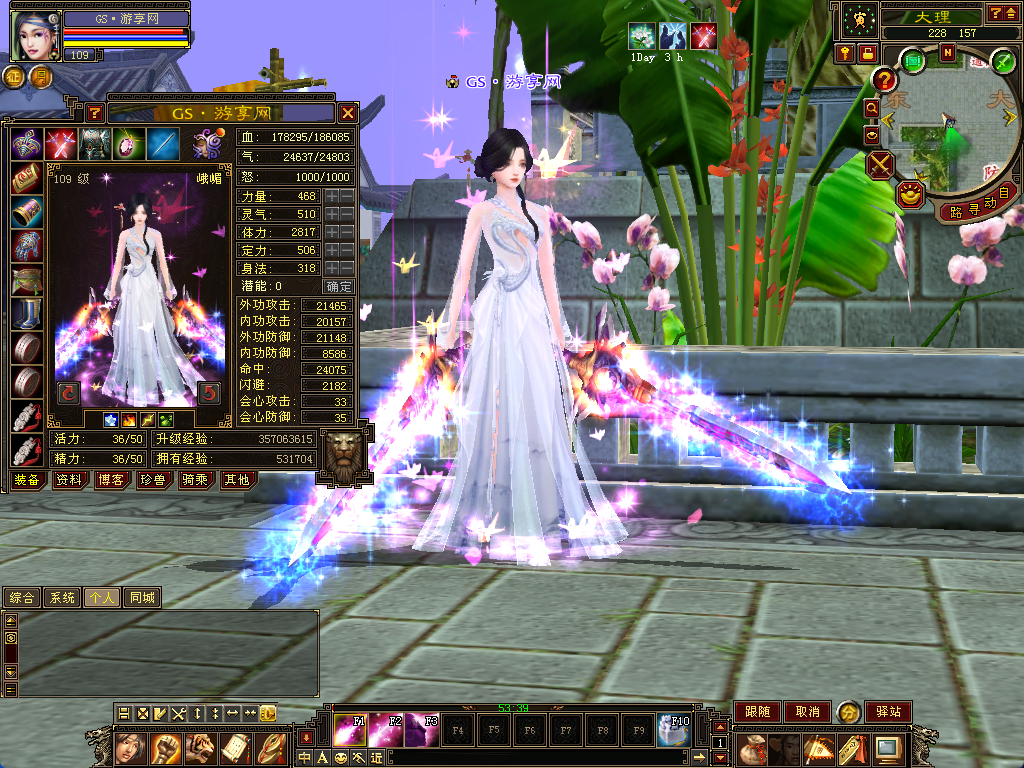Image resolution: width=1024 pixels, height=768 pixels.
Task: Open the 博客 tab
Action: click(110, 480)
